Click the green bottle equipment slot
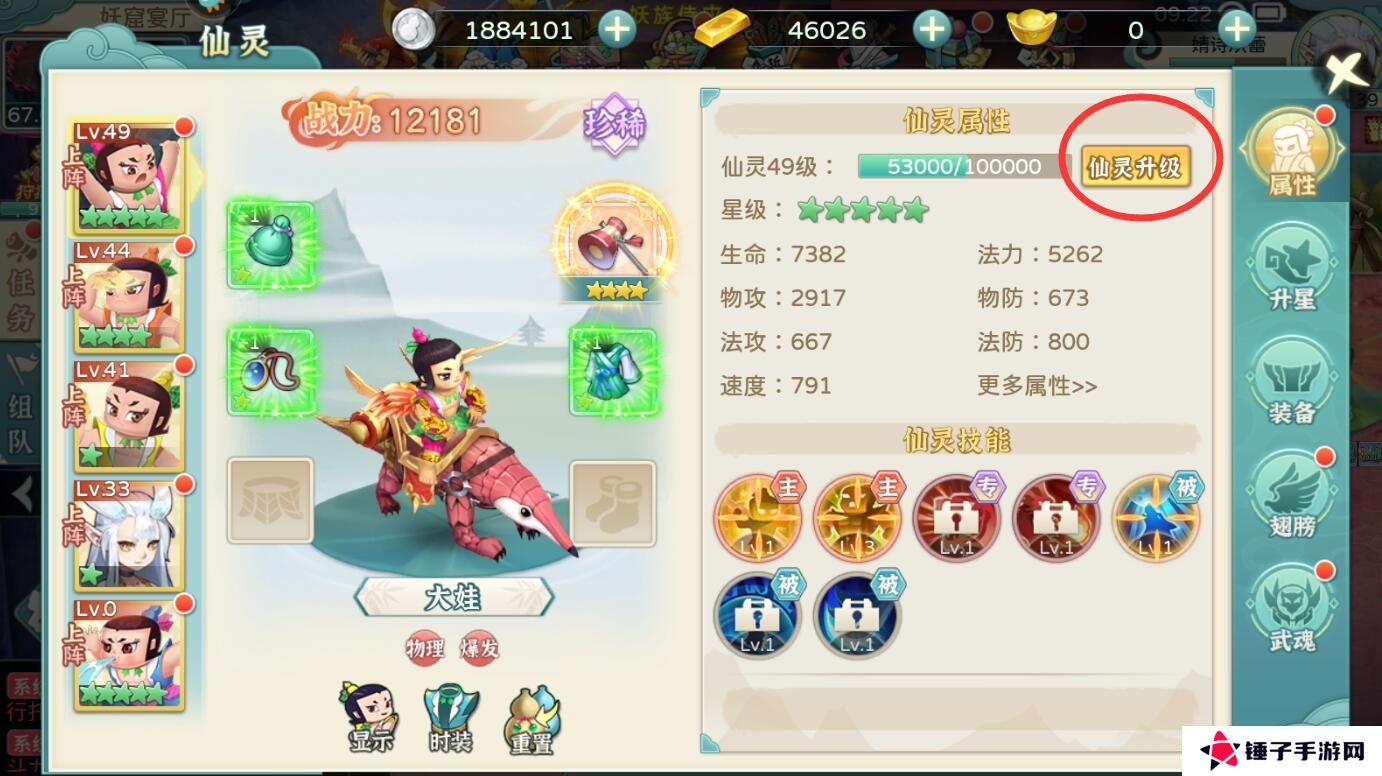Viewport: 1382px width, 776px height. pos(272,243)
